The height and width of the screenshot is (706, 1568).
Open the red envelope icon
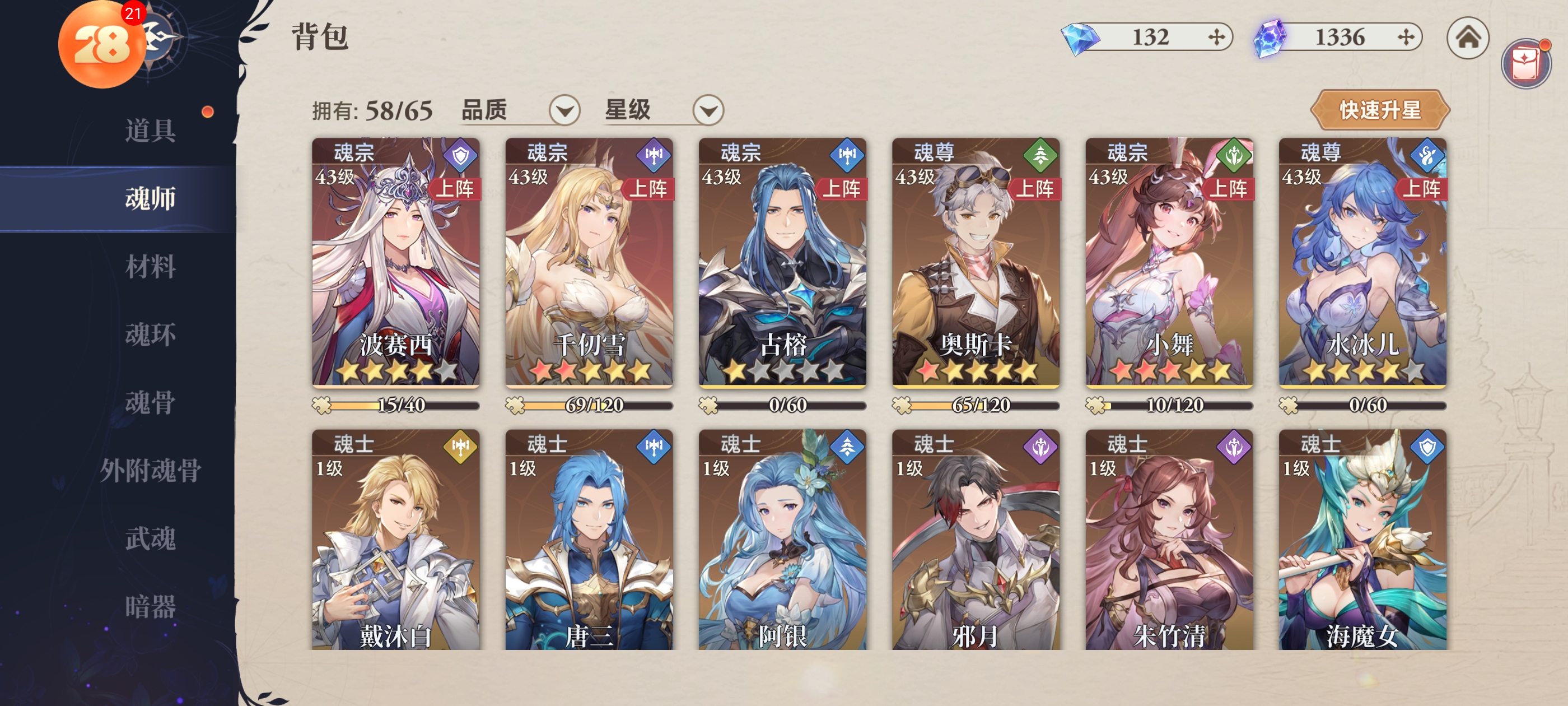click(x=1525, y=63)
